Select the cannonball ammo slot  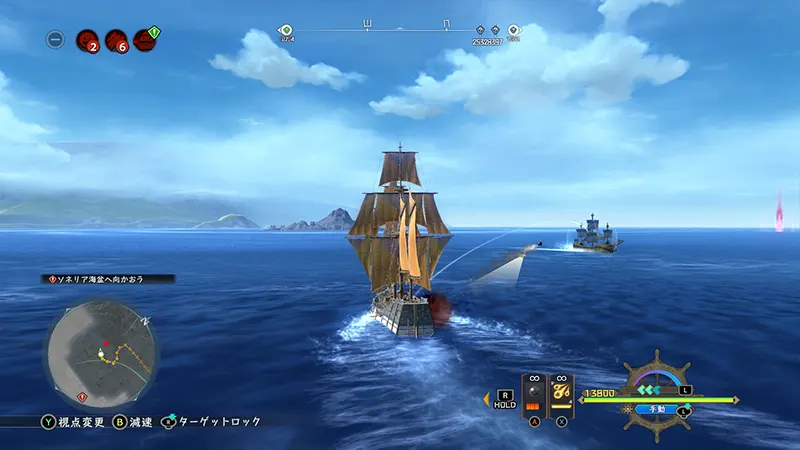[535, 395]
